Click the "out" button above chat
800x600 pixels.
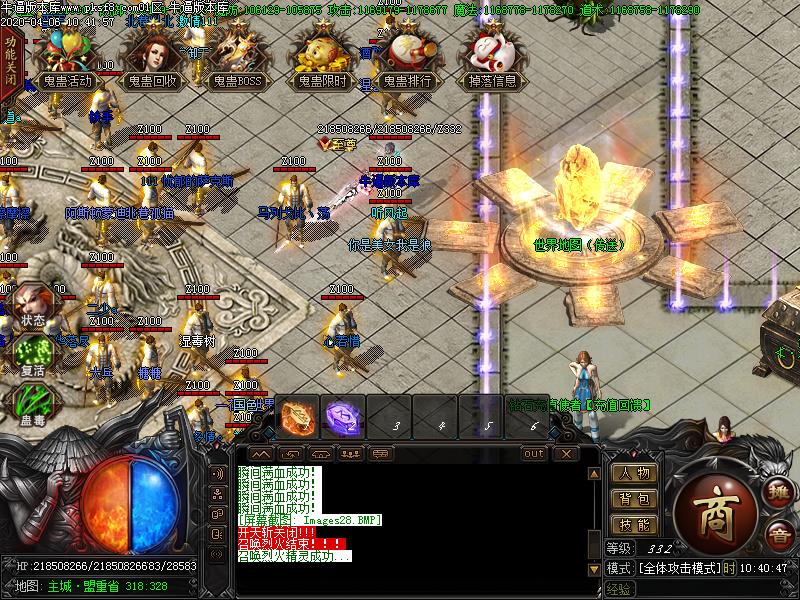point(534,453)
